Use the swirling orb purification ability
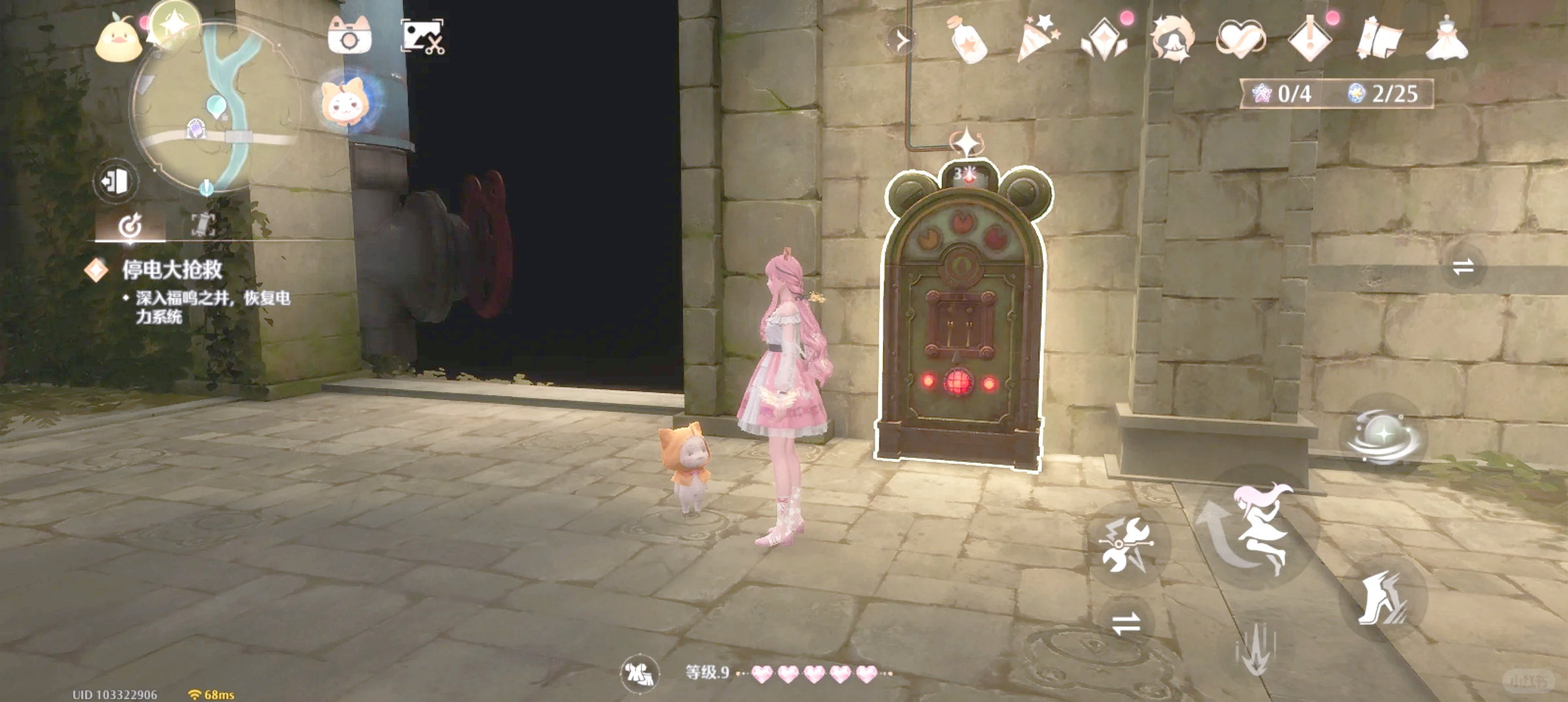1568x702 pixels. 1382,436
